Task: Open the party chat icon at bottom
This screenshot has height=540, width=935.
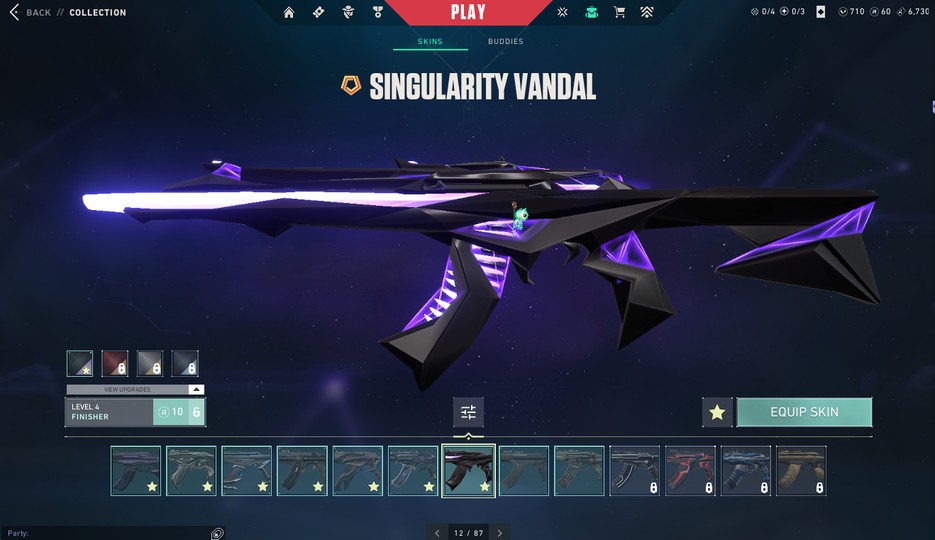Action: click(217, 534)
